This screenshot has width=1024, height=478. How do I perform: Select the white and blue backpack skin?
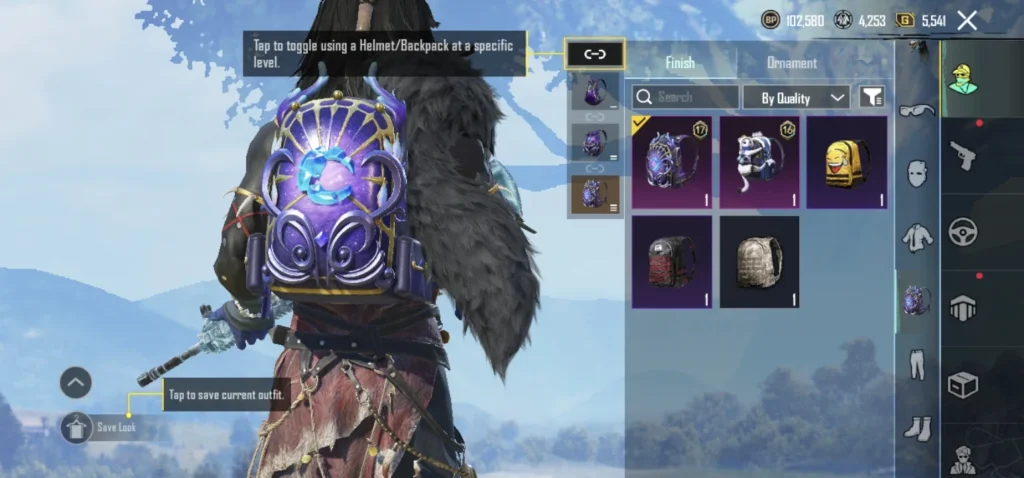759,162
